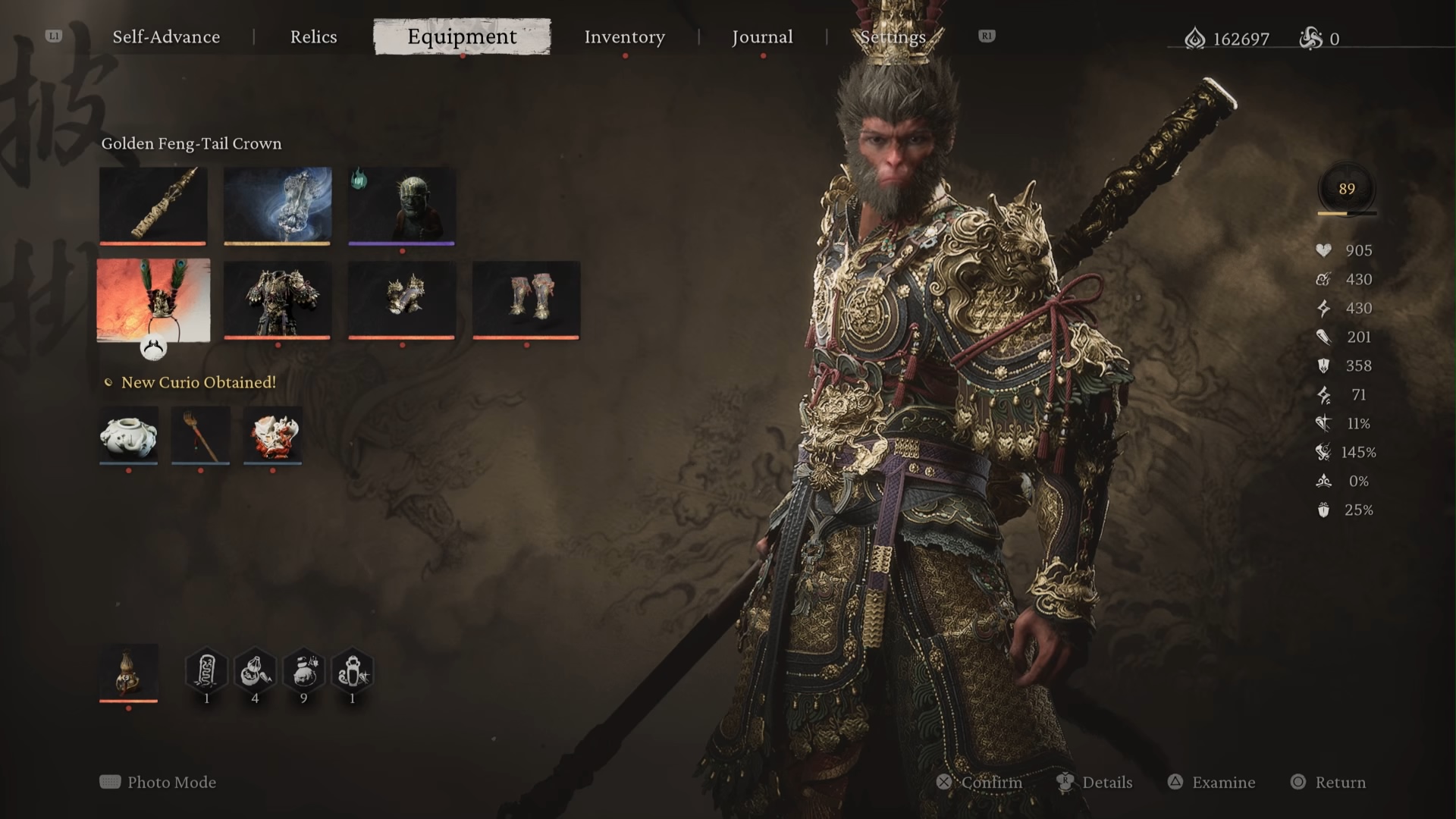The image size is (1456, 819).
Task: Choose the wooden back-scratcher curio slot
Action: coord(200,435)
